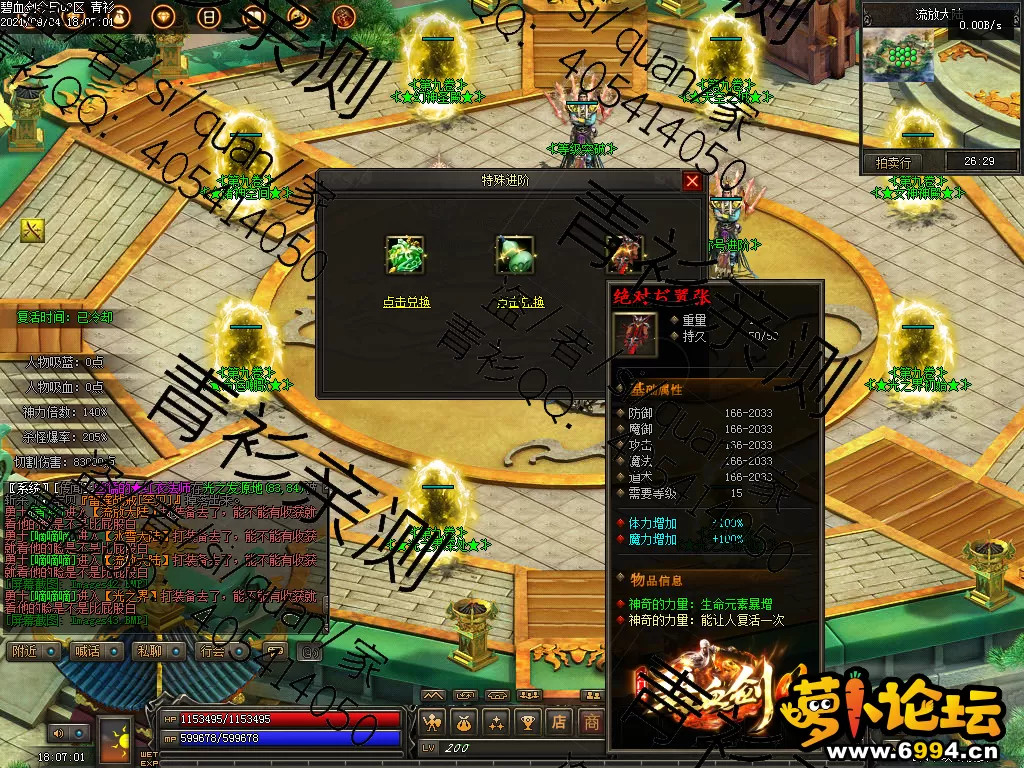Open the 拍卖行 auction house
This screenshot has width=1024, height=768.
(x=893, y=162)
